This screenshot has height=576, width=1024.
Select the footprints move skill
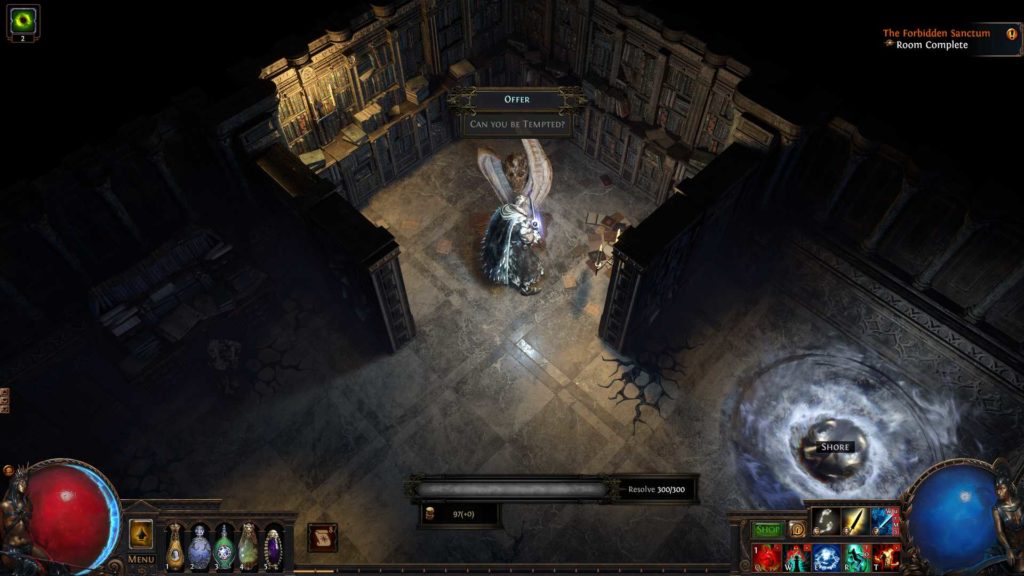click(826, 521)
